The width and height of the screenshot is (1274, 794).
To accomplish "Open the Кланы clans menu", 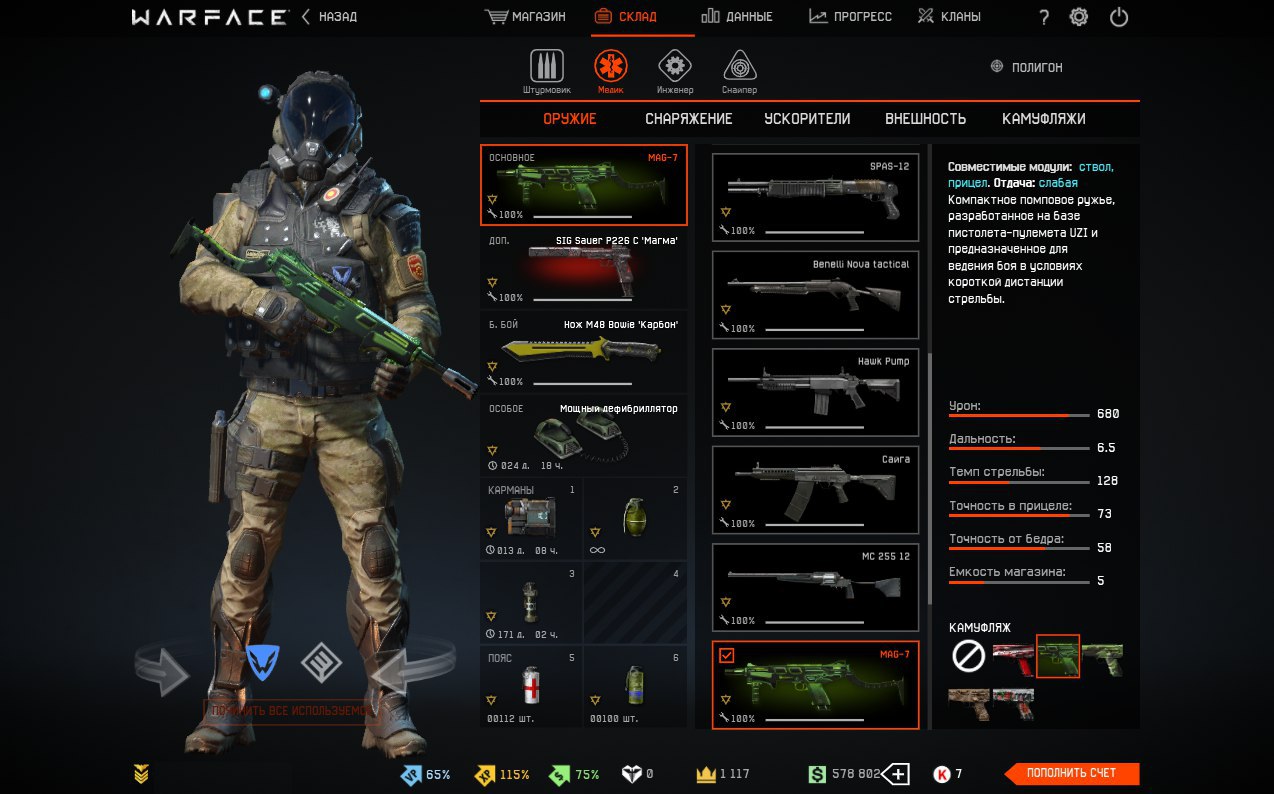I will (949, 17).
